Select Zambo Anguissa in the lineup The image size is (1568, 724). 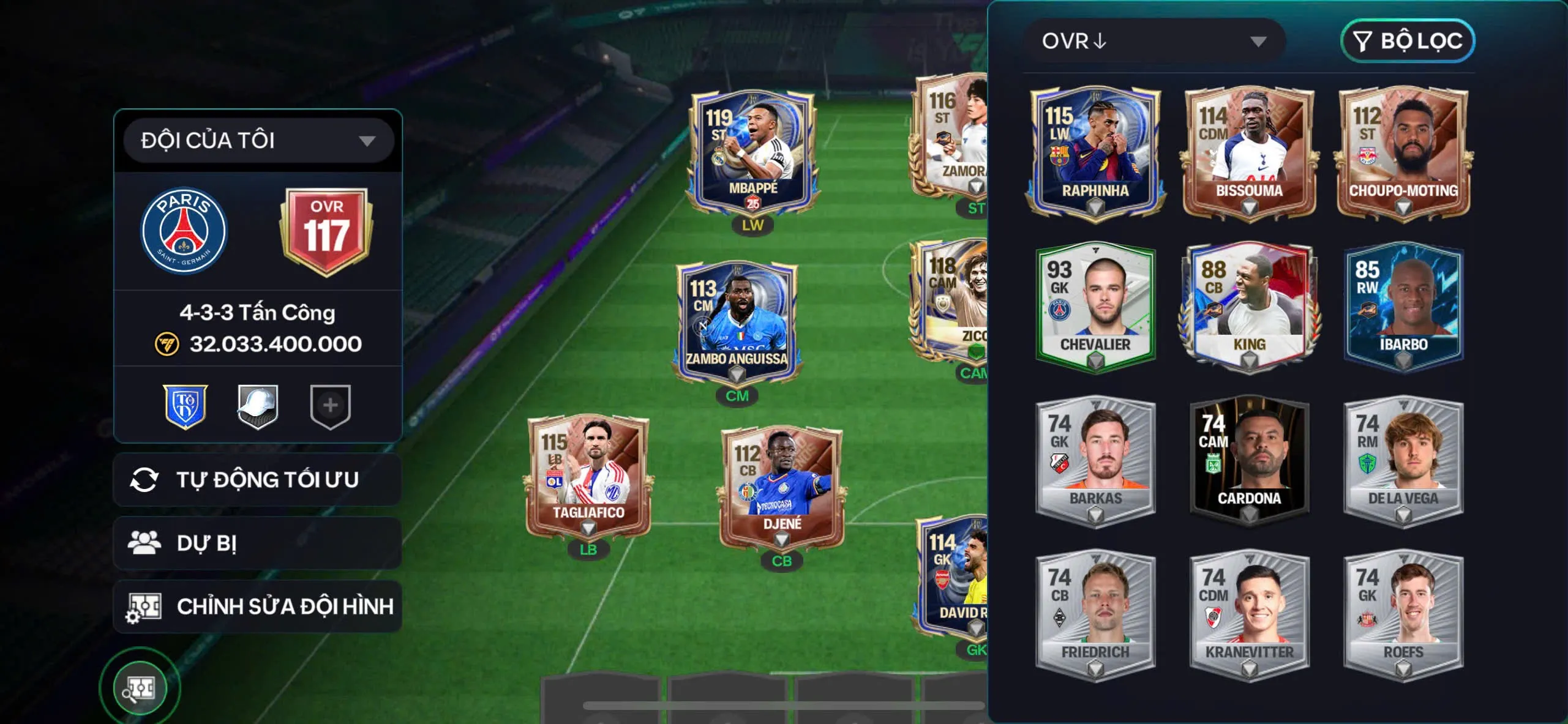[737, 321]
